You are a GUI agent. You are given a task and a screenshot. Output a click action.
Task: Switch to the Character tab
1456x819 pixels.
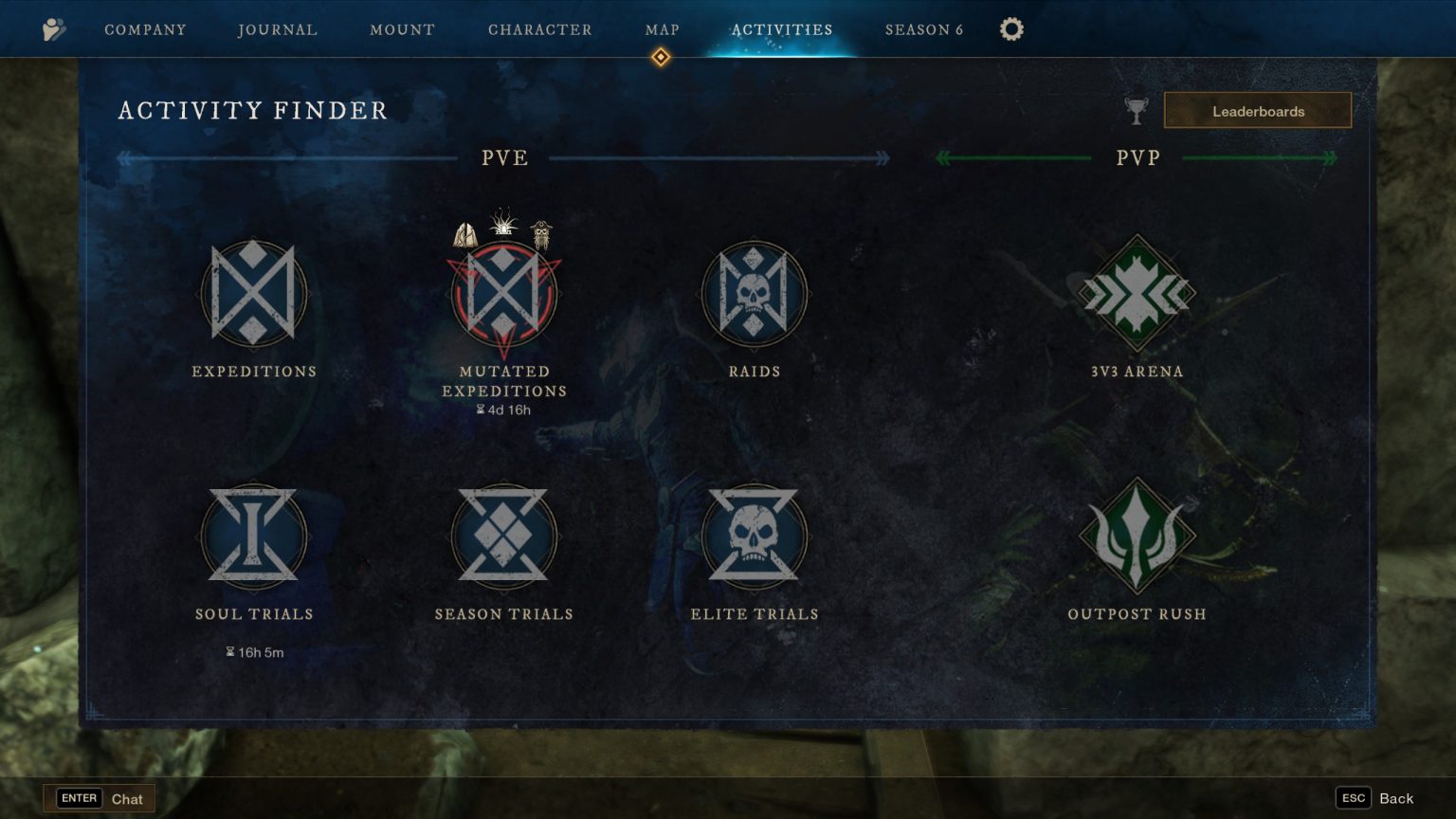[x=541, y=29]
